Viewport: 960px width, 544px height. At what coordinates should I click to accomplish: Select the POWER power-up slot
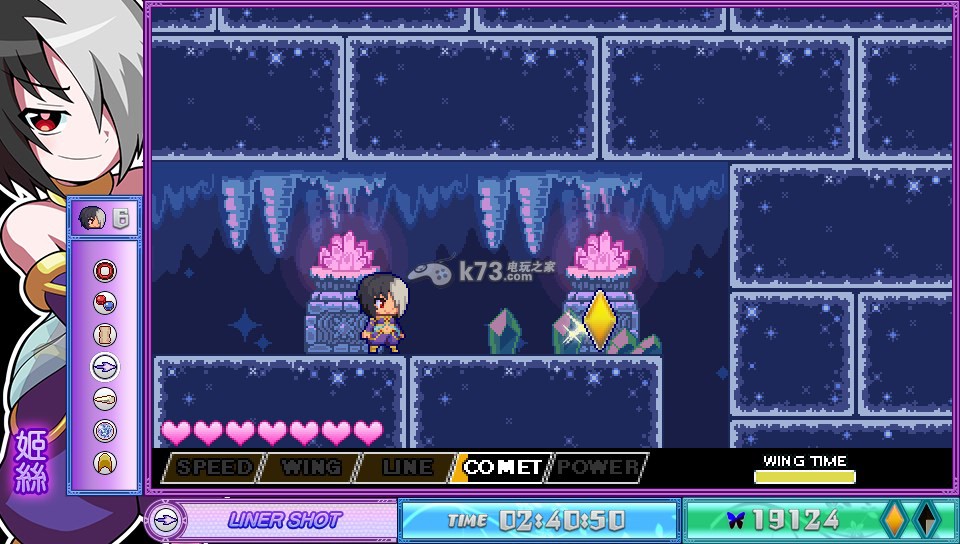point(598,467)
